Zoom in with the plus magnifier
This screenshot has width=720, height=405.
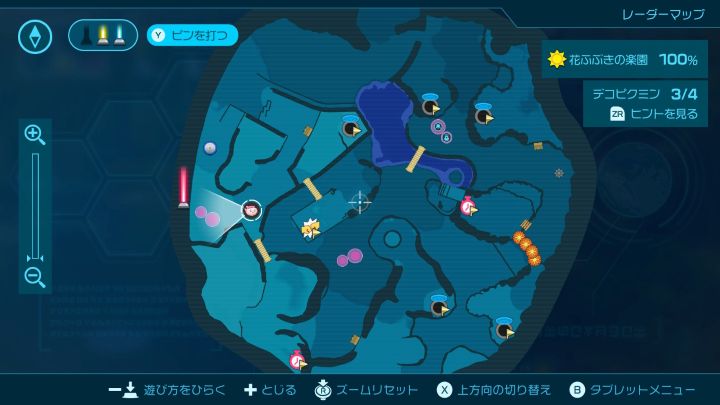[x=35, y=134]
